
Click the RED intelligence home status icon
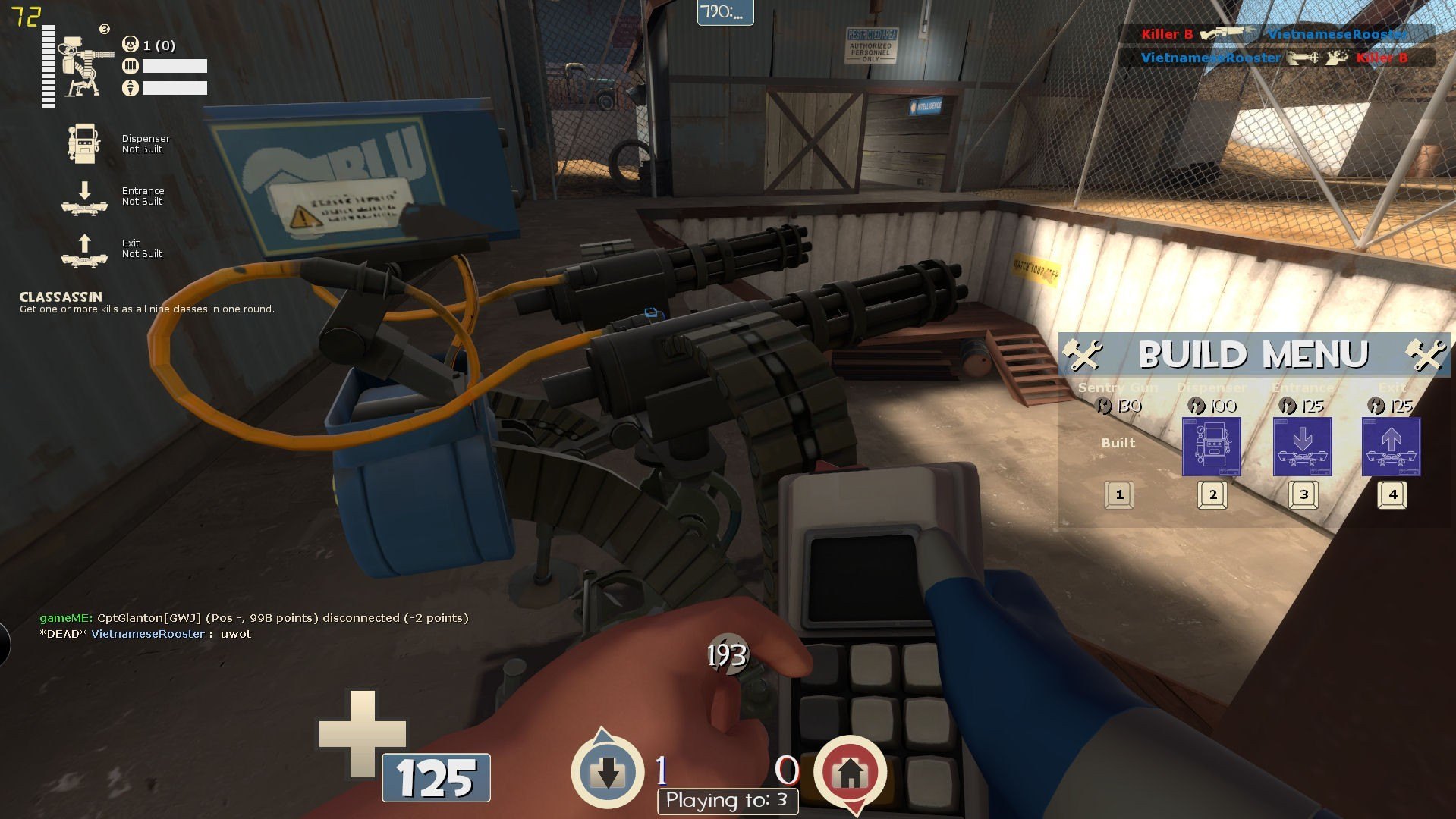(850, 772)
